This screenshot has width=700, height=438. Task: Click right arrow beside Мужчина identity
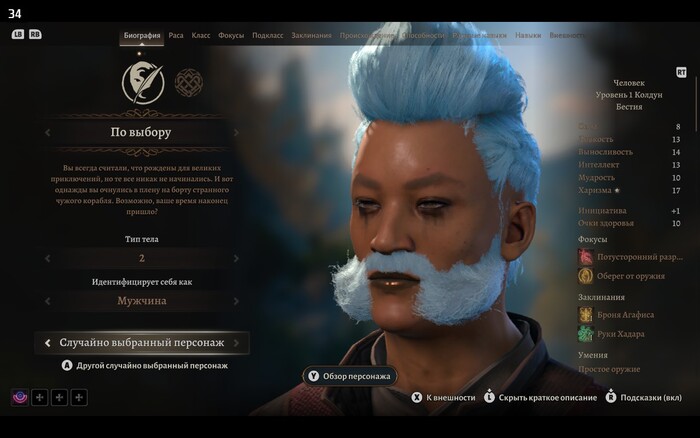click(236, 300)
